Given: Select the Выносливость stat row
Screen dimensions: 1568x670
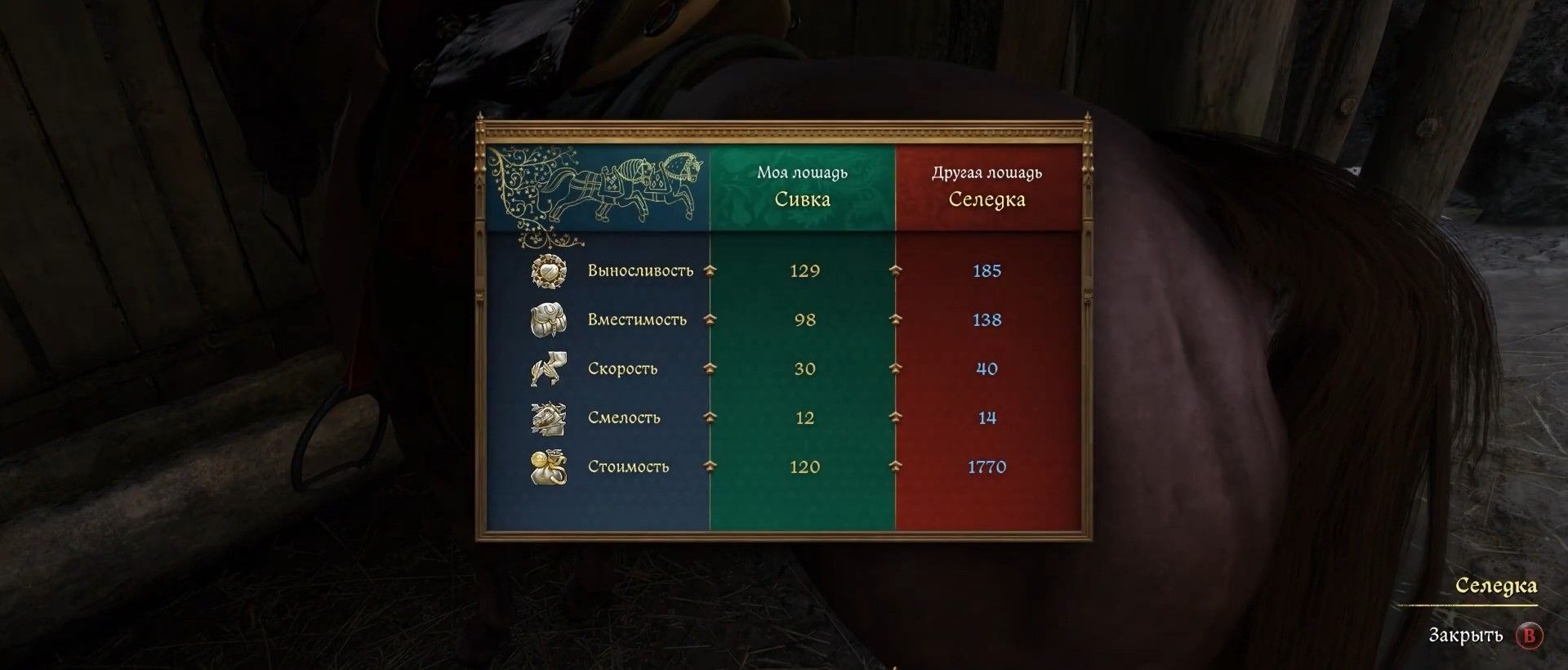Looking at the screenshot, I should pos(640,270).
